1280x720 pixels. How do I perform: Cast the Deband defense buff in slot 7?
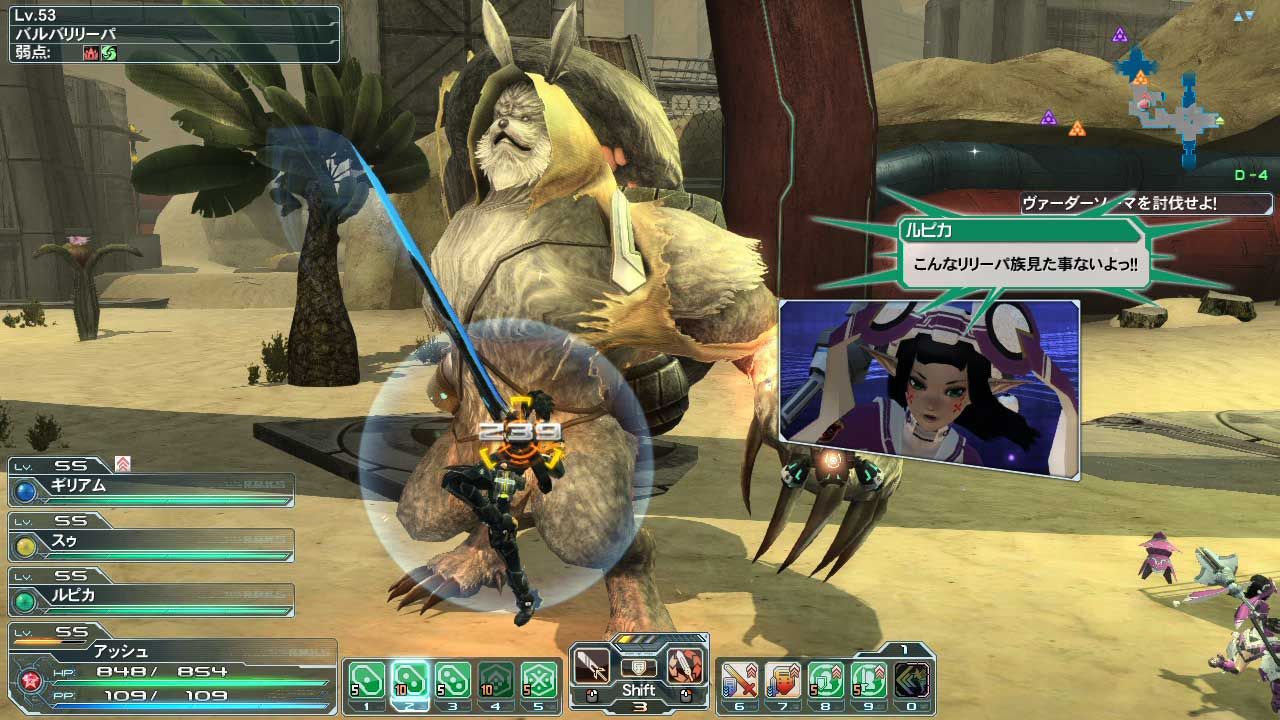pos(781,679)
